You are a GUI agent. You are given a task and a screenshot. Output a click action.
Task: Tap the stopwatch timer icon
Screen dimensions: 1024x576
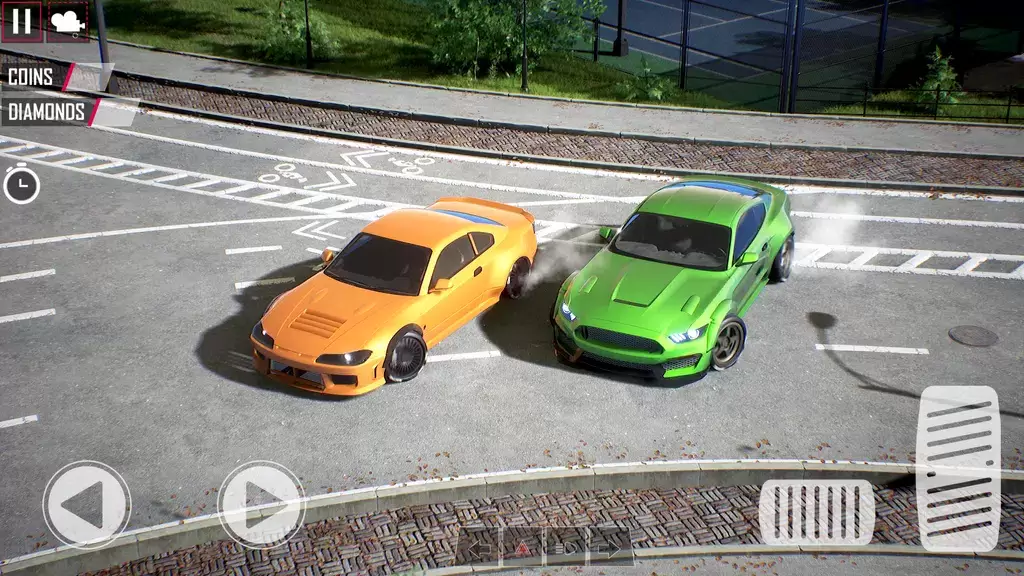click(21, 185)
